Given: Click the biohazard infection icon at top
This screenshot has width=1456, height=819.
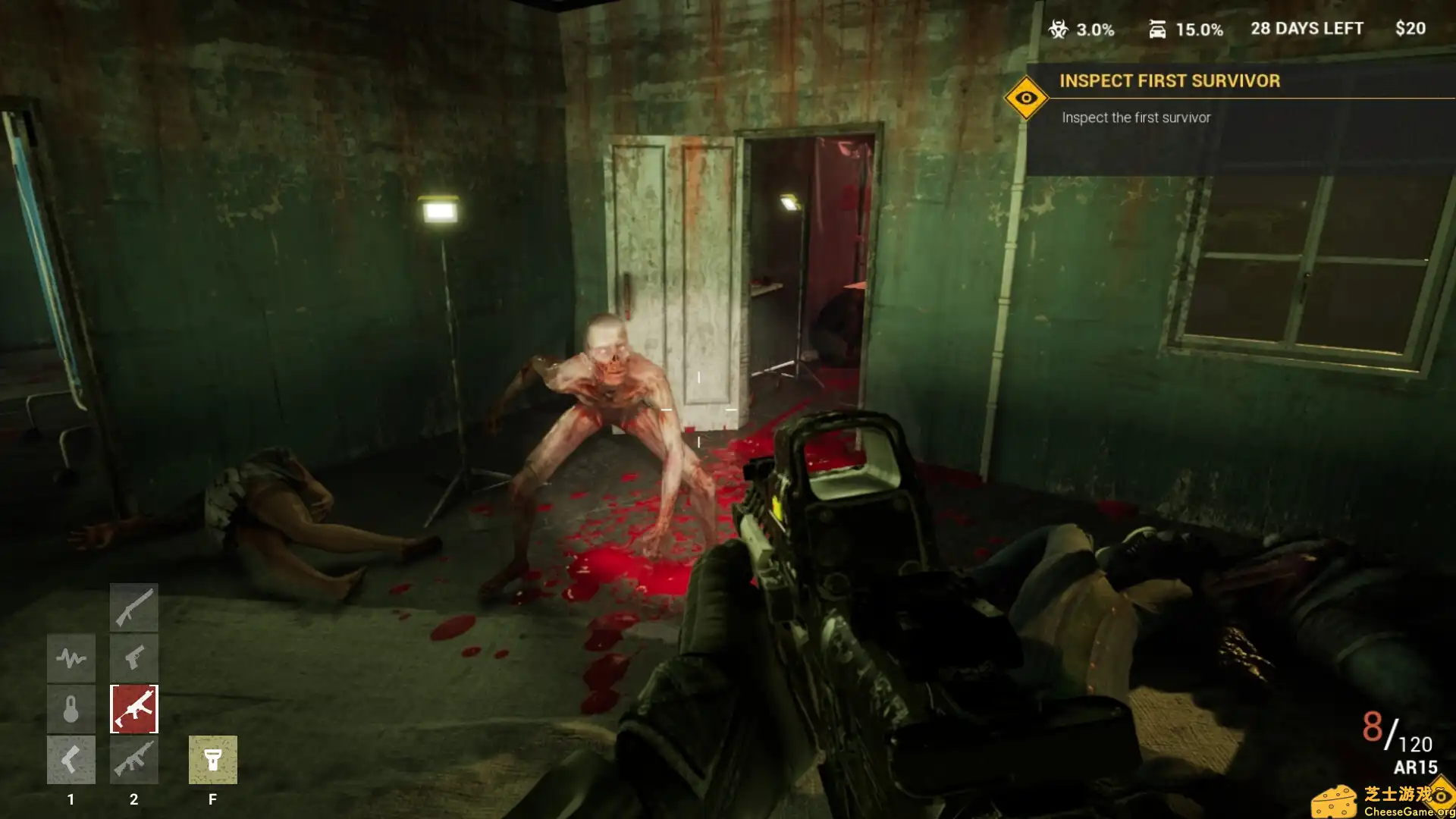Looking at the screenshot, I should pos(1057,29).
